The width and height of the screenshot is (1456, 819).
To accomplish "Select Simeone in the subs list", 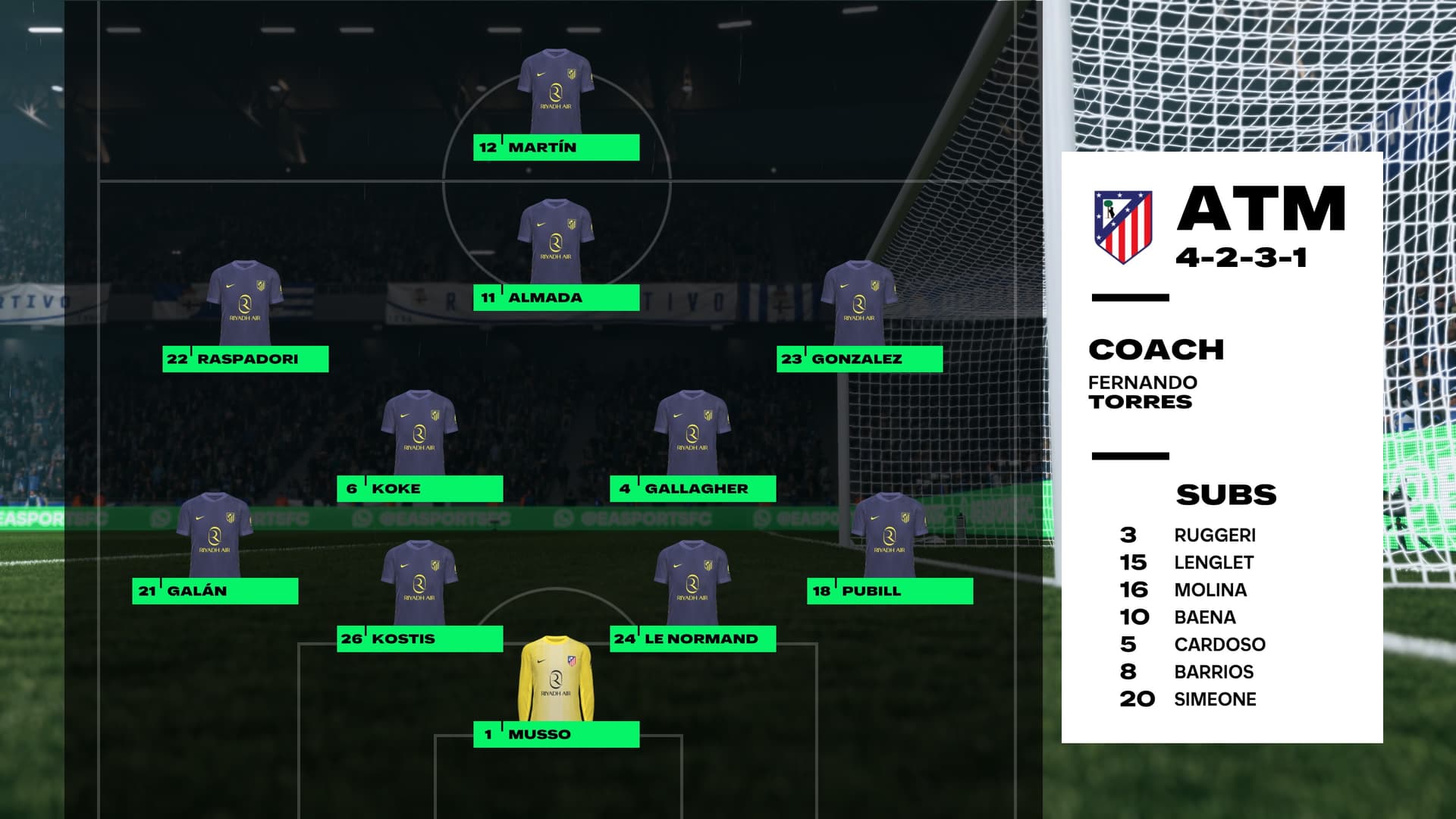I will (x=1214, y=699).
